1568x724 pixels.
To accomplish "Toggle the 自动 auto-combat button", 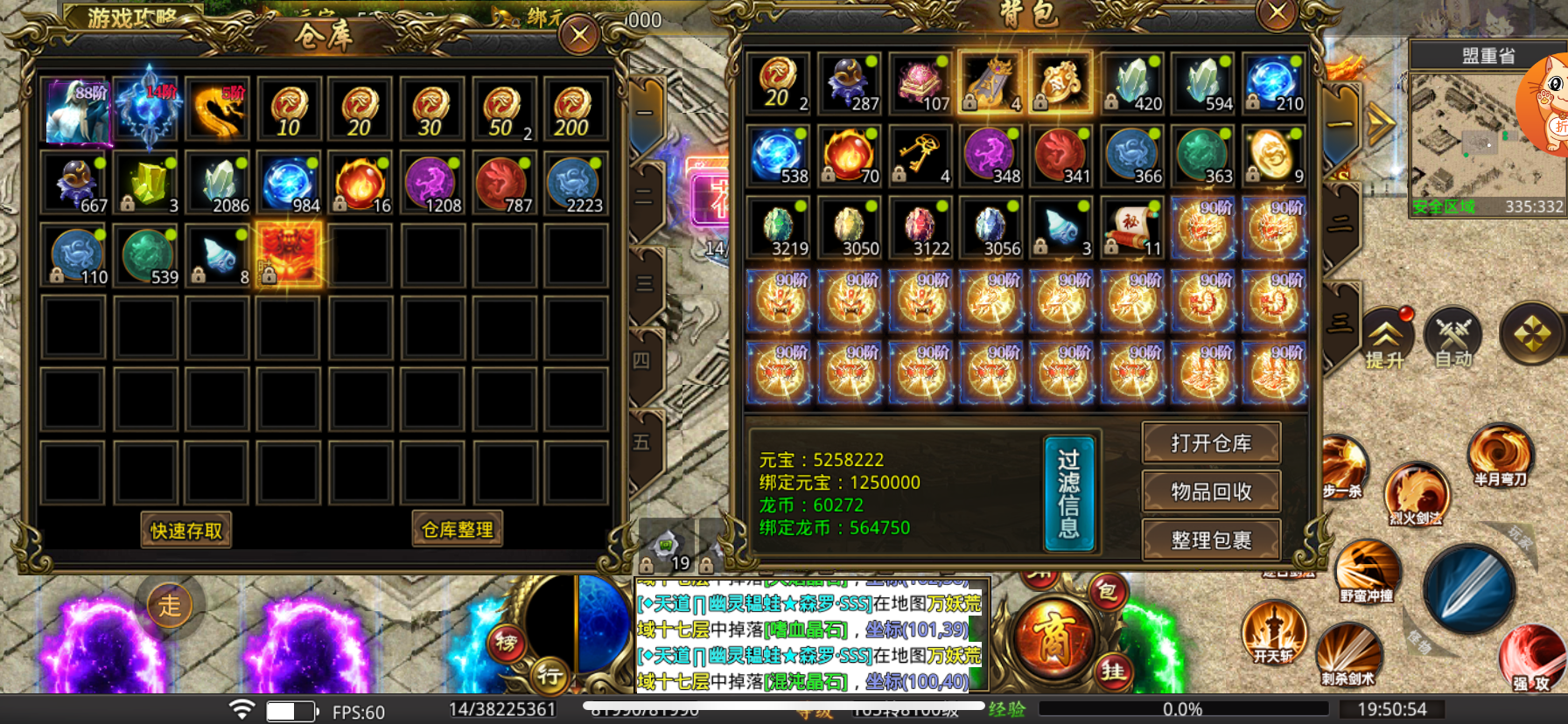I will 1452,338.
